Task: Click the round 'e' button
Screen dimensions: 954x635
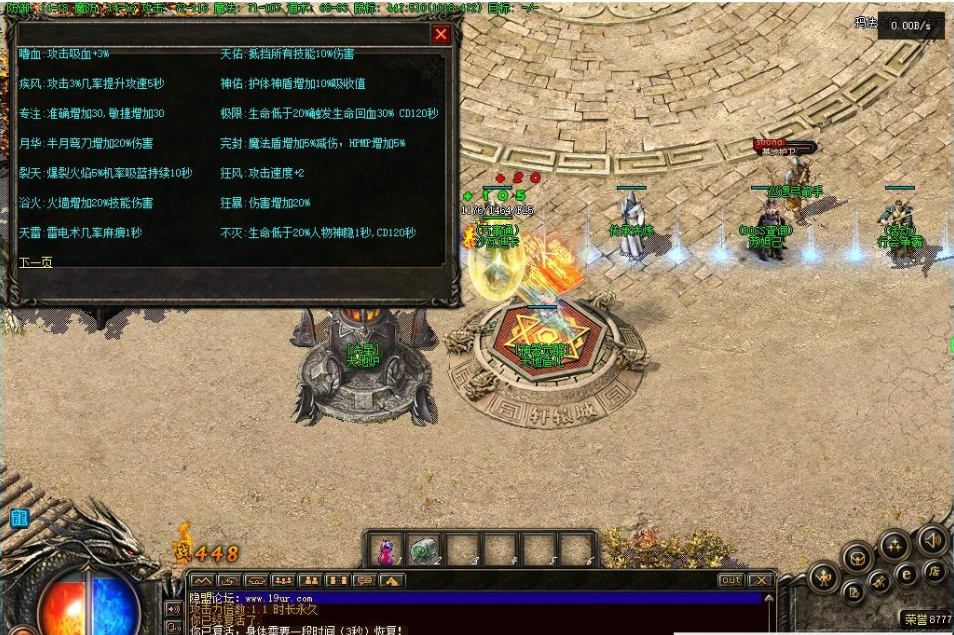Action: pyautogui.click(x=906, y=574)
